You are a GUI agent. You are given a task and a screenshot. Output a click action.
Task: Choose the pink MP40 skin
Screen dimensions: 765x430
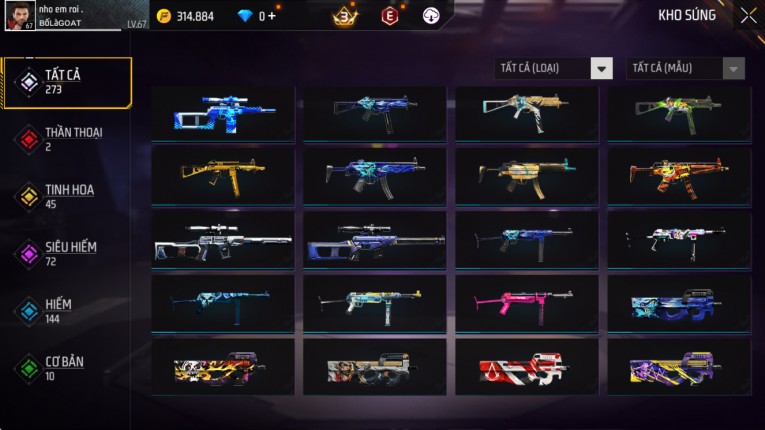coord(527,302)
